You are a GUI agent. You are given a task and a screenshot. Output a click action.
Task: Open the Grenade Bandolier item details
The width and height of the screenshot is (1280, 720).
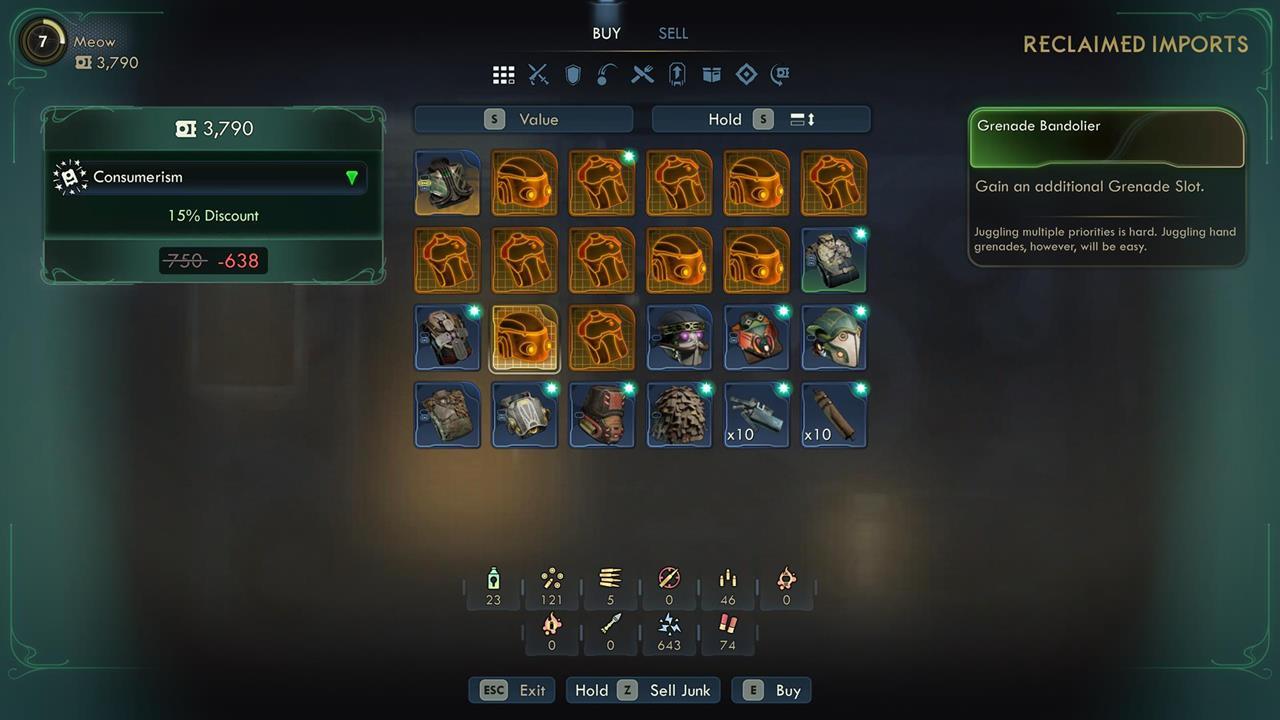[1106, 126]
